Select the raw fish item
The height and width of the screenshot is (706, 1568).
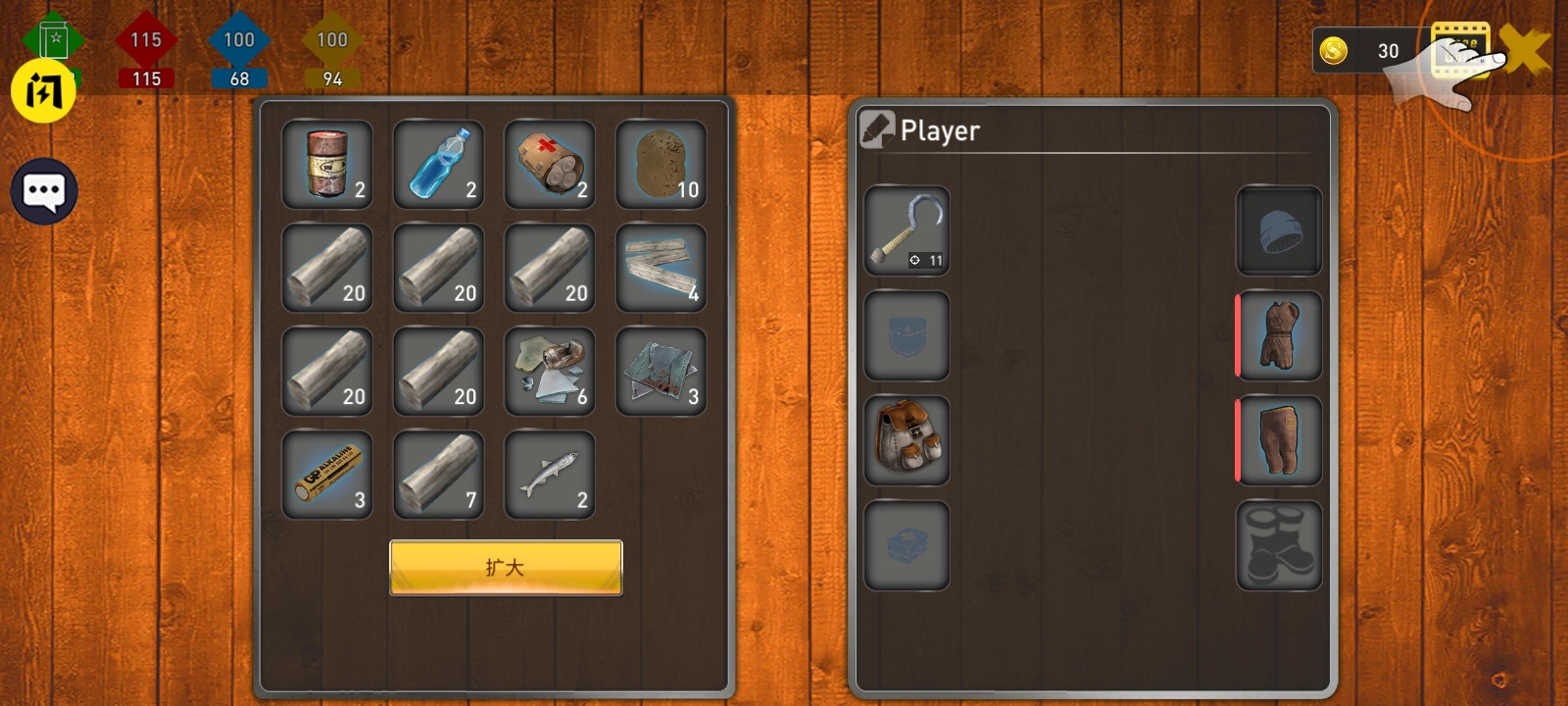click(x=550, y=476)
